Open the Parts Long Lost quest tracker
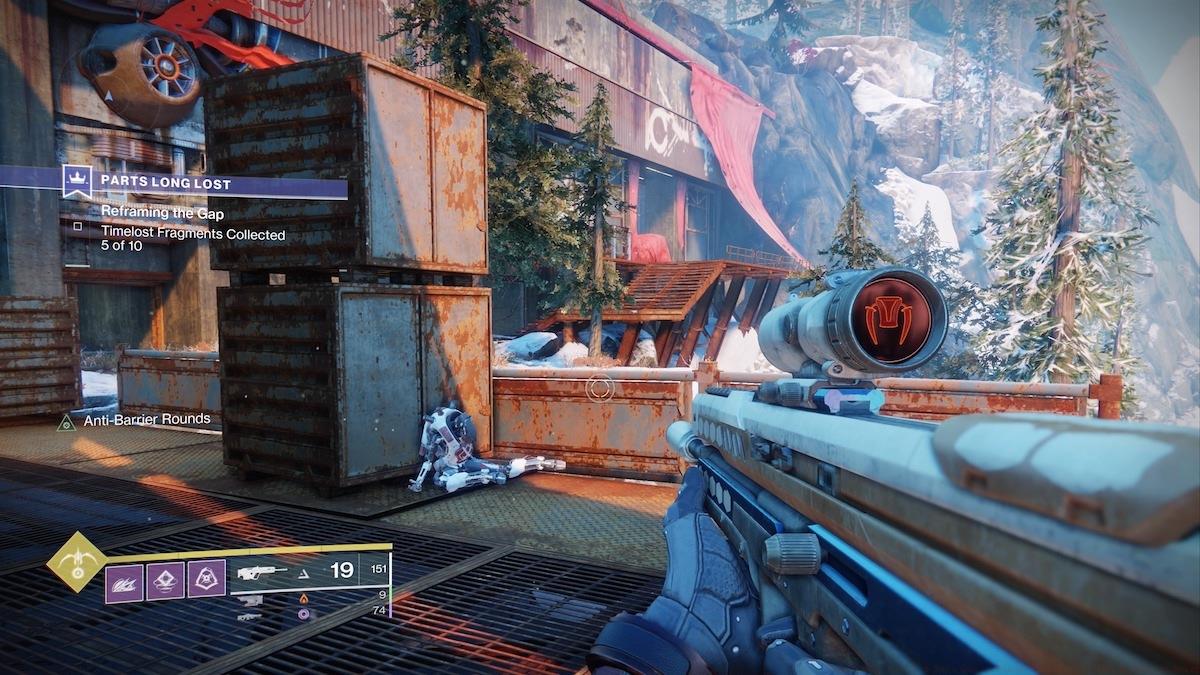This screenshot has height=675, width=1200. coord(165,183)
